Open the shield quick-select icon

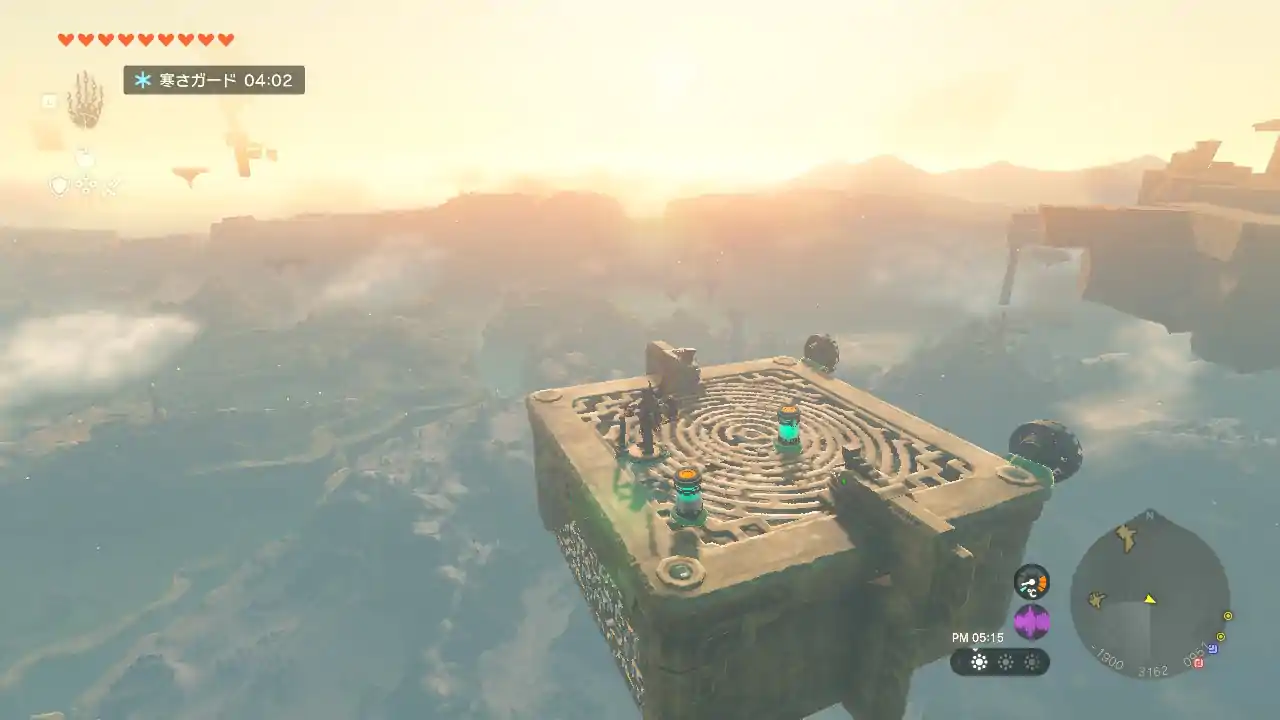click(59, 185)
